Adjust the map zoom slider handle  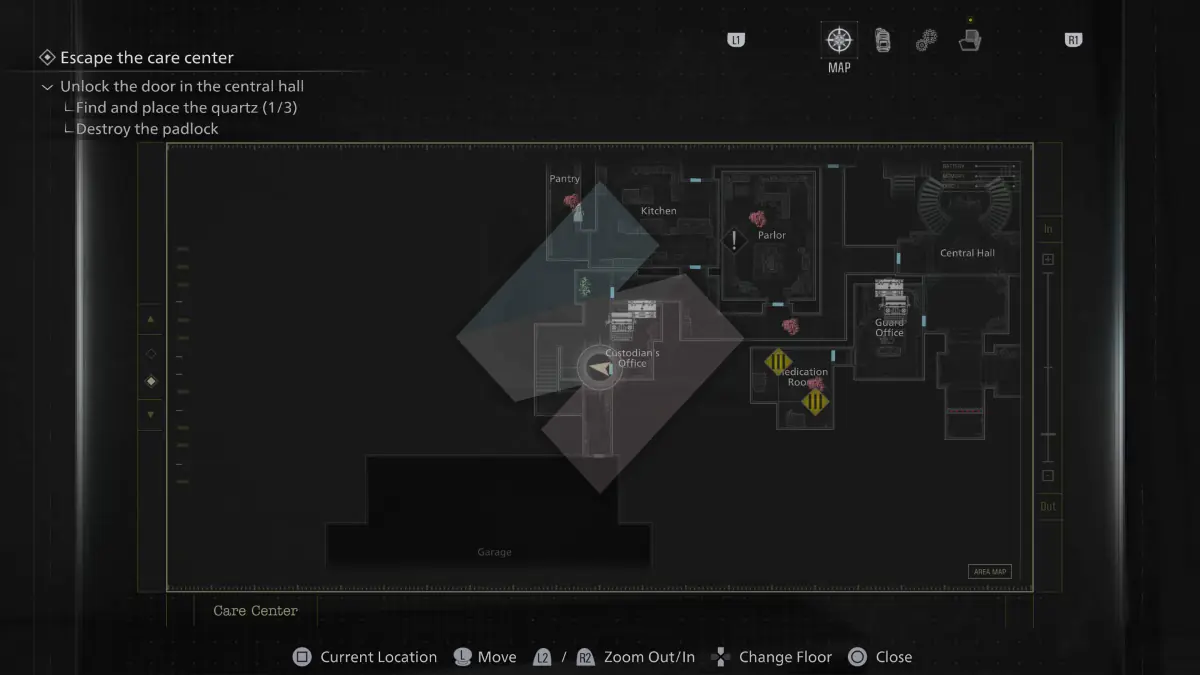[1048, 434]
